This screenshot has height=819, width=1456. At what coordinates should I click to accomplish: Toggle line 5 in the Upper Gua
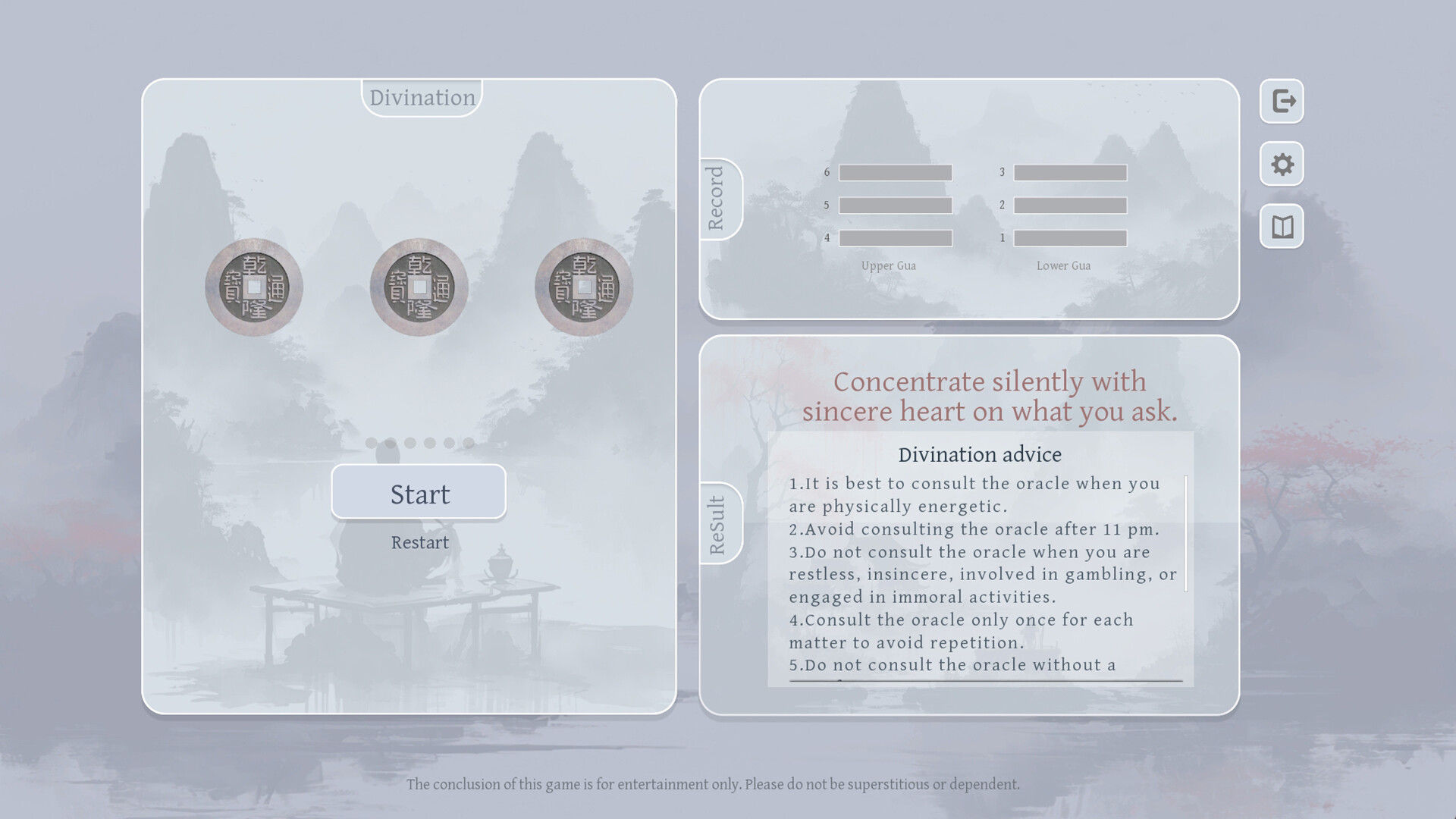tap(896, 205)
